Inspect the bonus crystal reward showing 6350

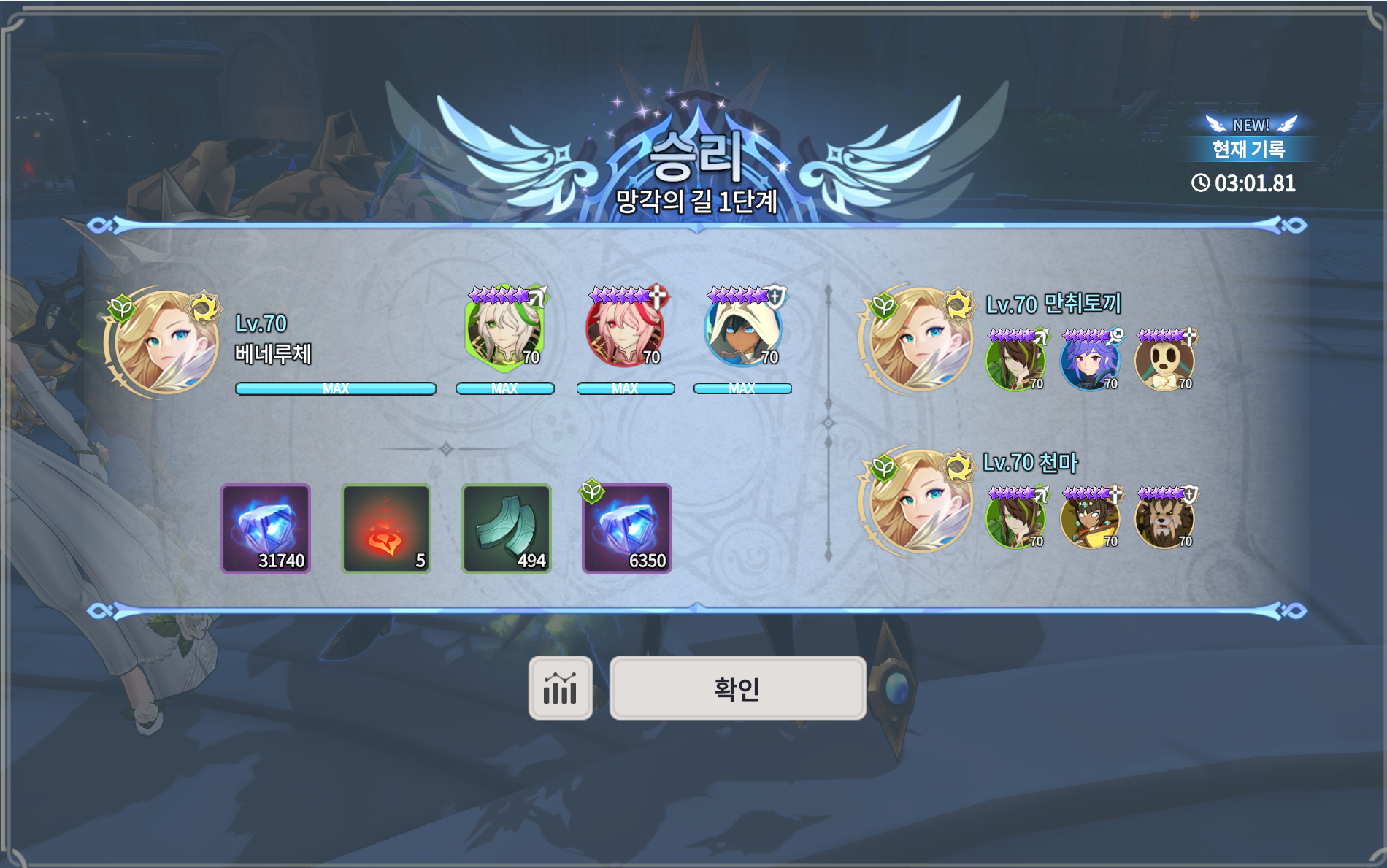pos(627,529)
